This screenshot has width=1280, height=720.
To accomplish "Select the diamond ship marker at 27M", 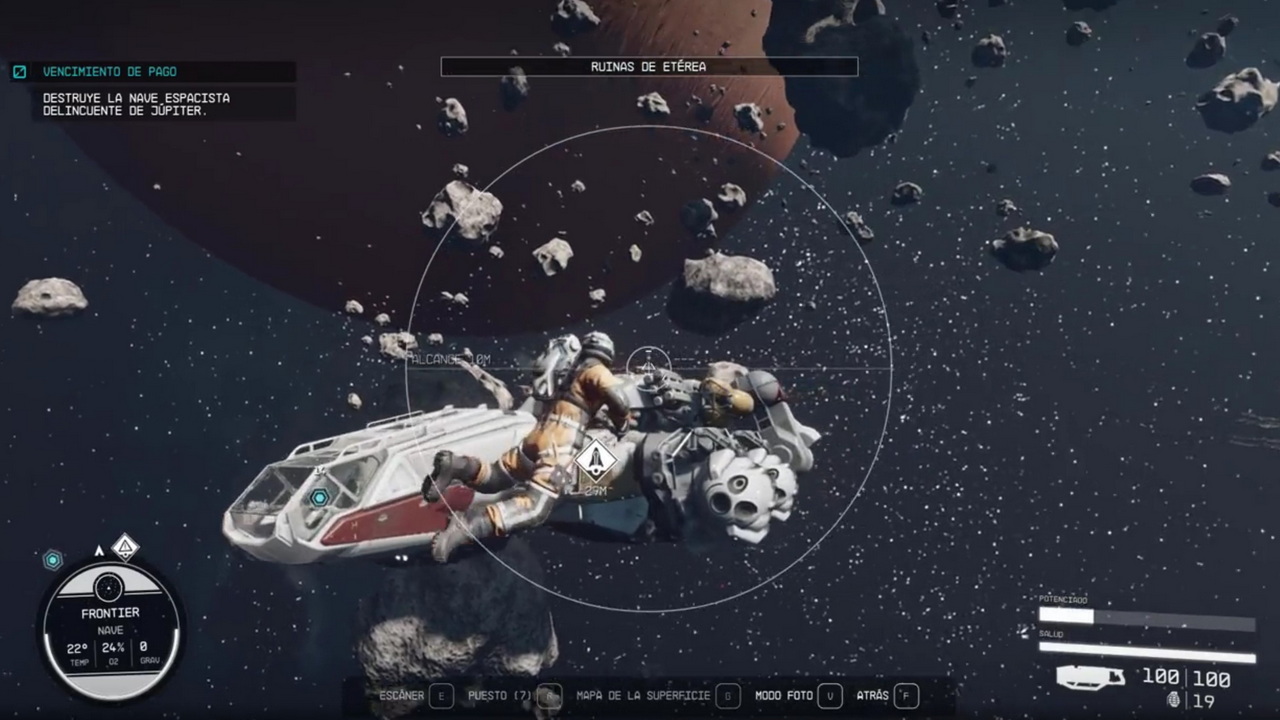I will point(596,461).
